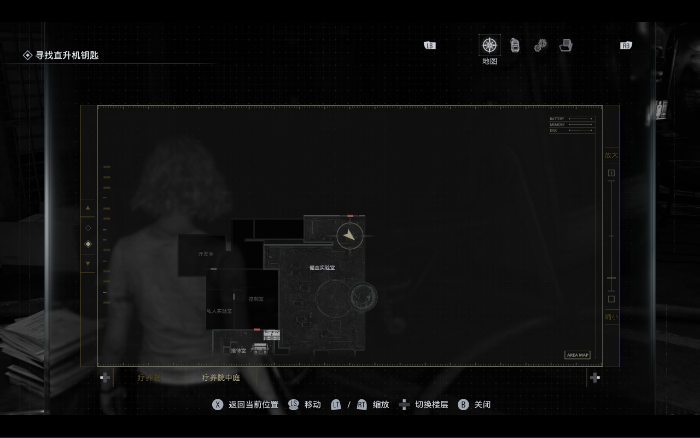The width and height of the screenshot is (700, 438).
Task: Select the 地图 compass map tab
Action: (x=489, y=45)
